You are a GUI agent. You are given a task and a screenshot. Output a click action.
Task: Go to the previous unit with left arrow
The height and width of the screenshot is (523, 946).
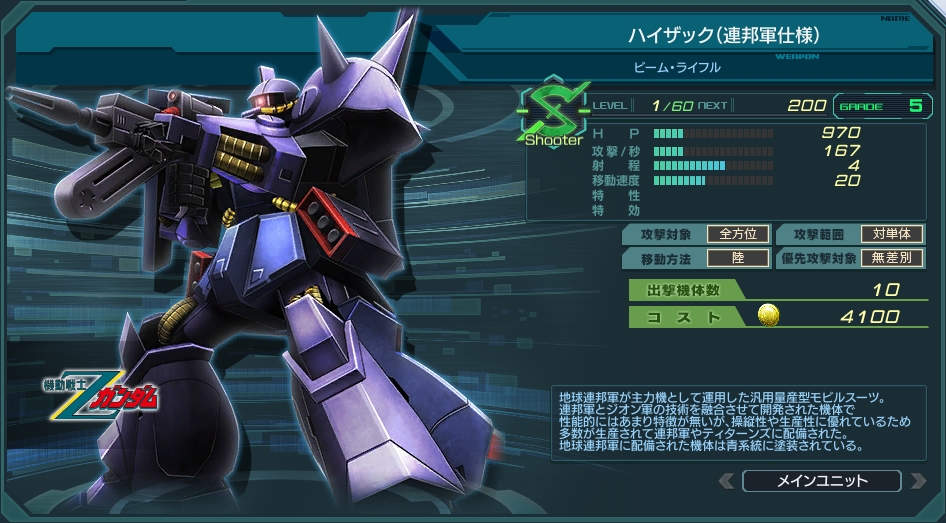(x=726, y=481)
